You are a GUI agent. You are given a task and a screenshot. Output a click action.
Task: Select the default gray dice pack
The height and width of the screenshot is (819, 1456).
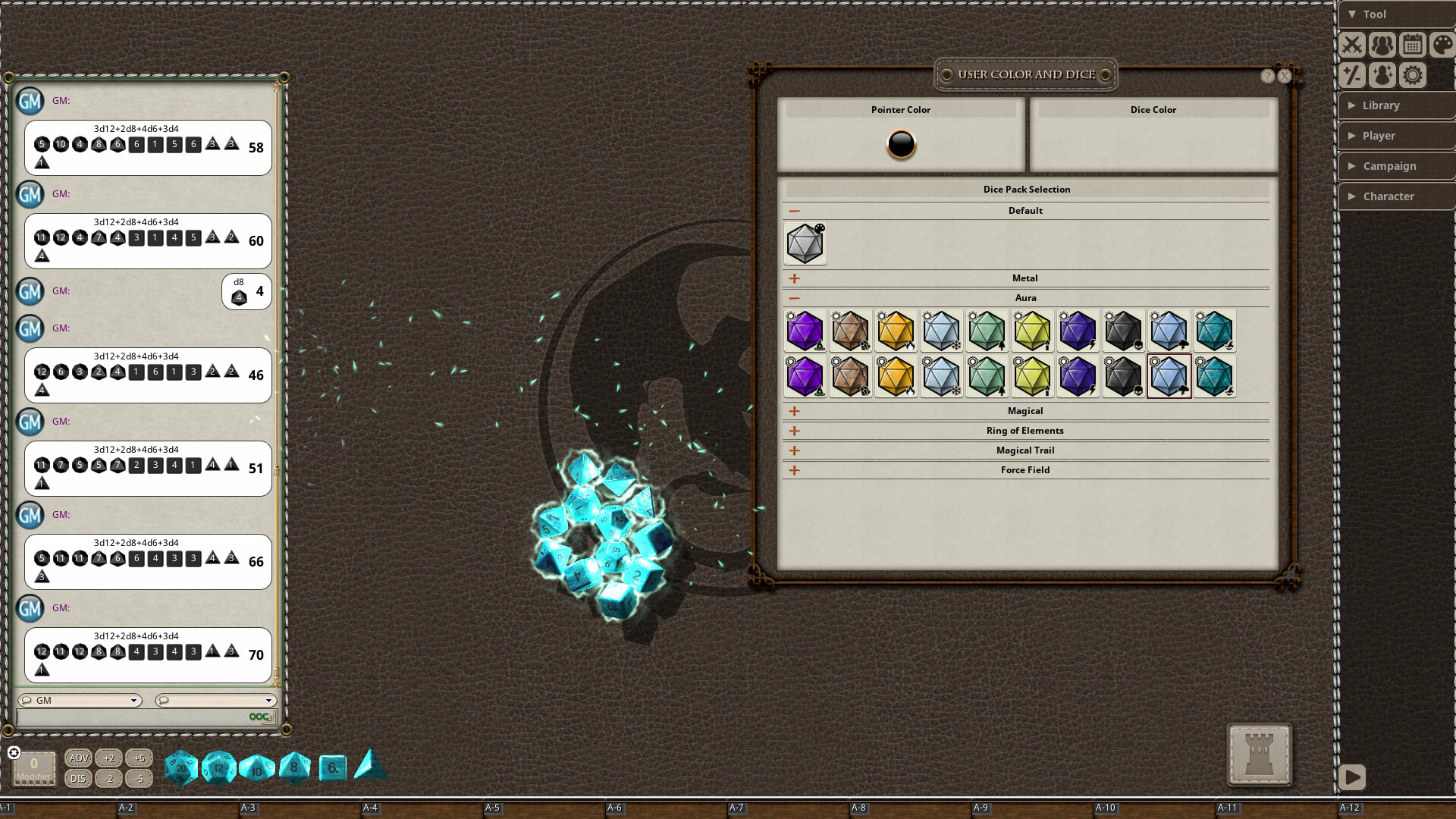point(805,243)
